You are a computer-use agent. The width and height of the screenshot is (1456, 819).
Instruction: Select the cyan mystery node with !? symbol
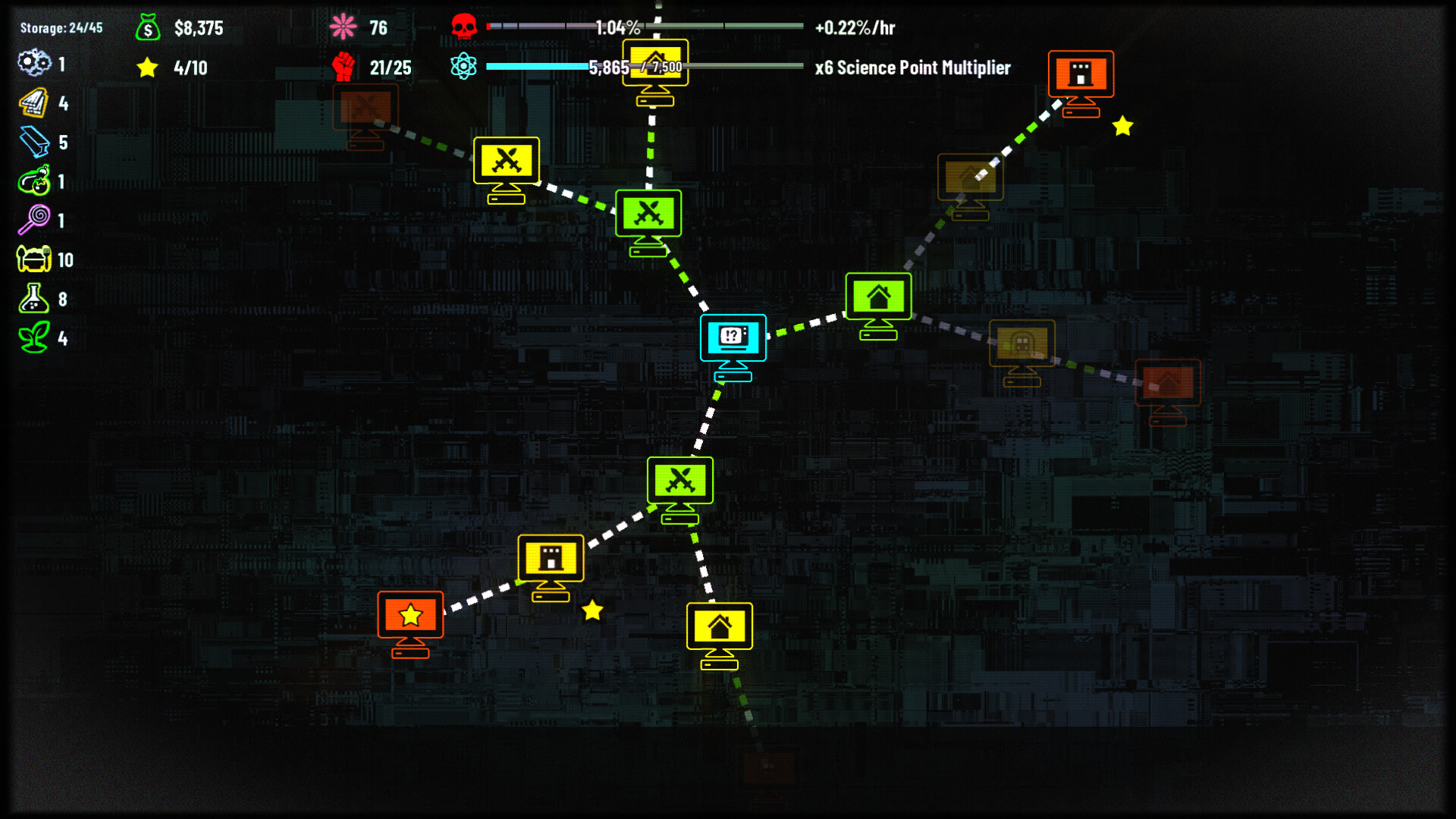pos(733,339)
